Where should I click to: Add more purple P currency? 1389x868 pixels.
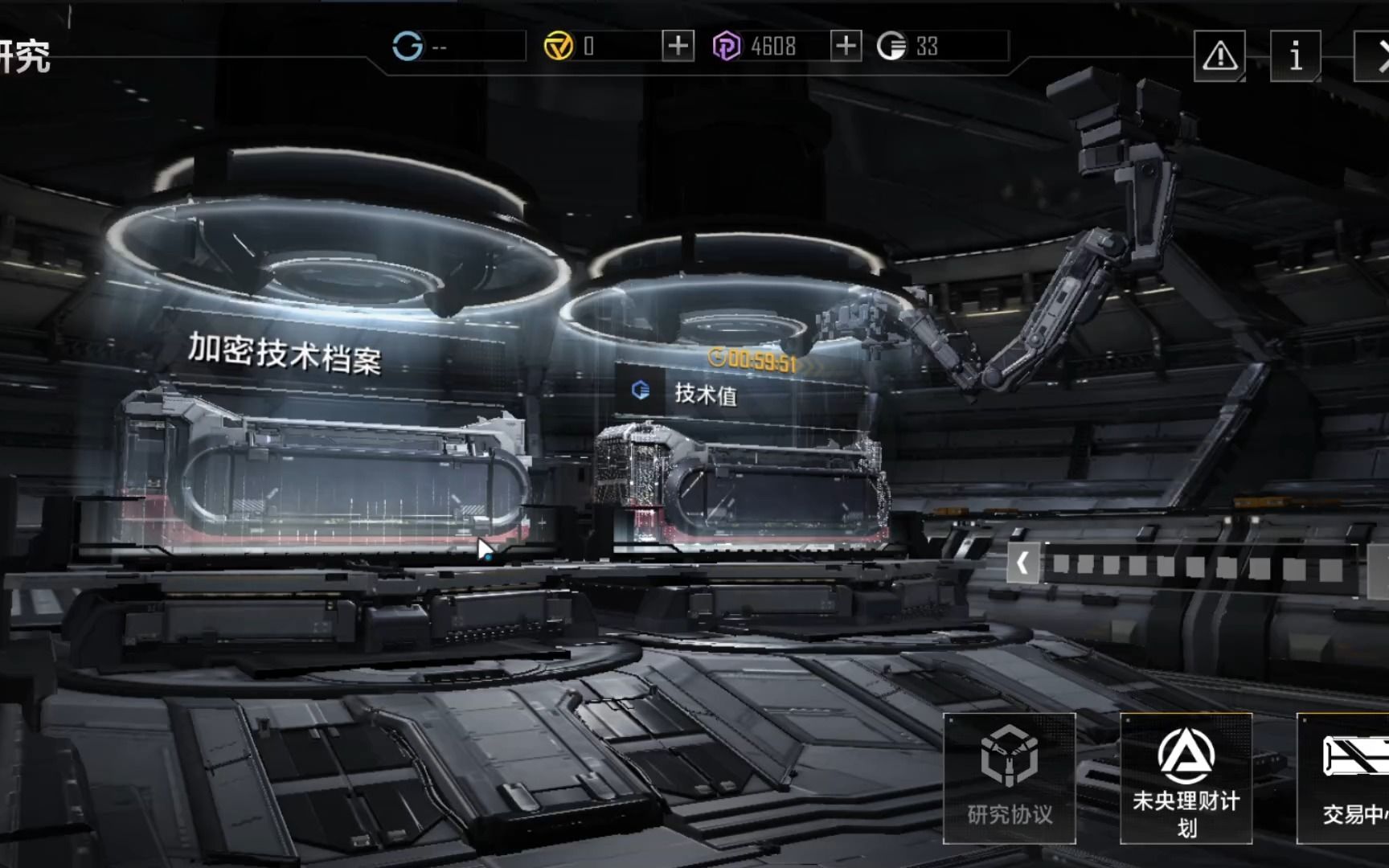click(846, 46)
